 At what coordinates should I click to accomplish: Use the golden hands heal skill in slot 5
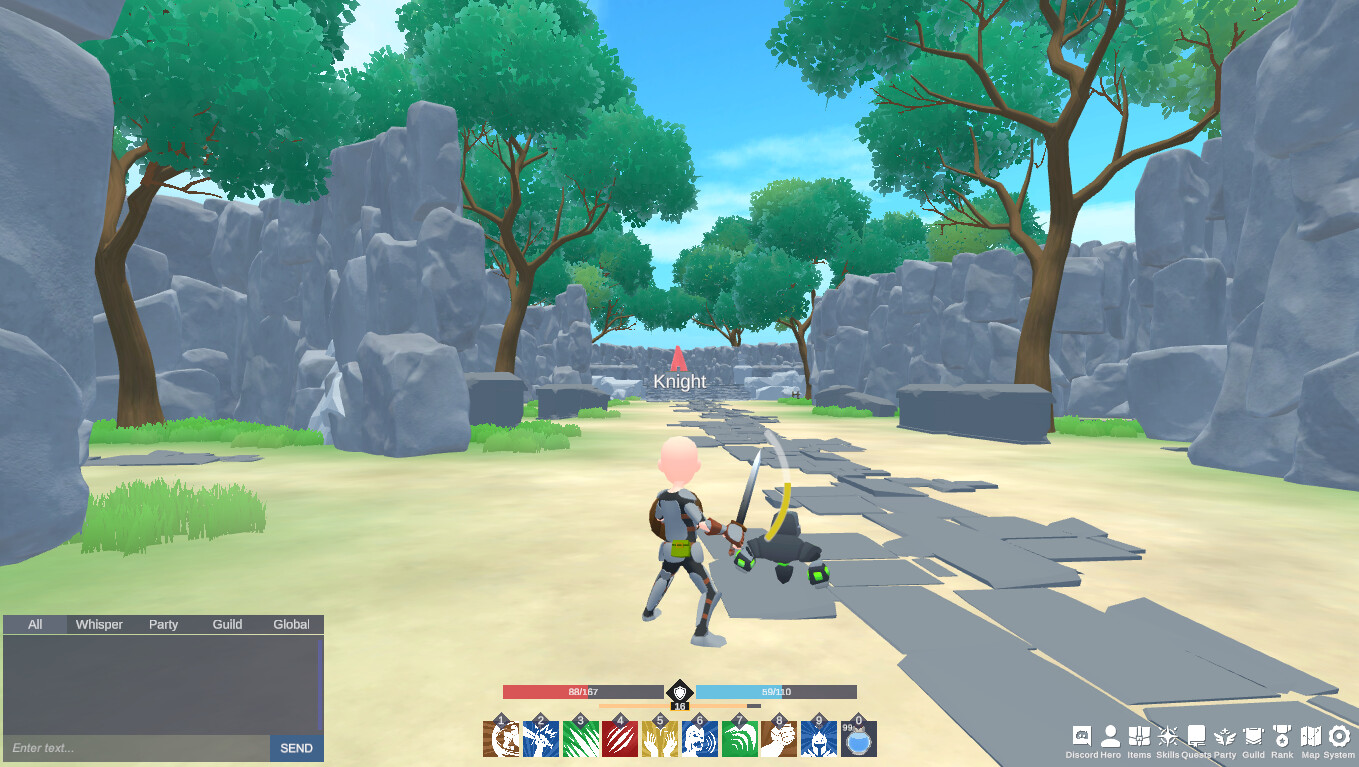660,737
